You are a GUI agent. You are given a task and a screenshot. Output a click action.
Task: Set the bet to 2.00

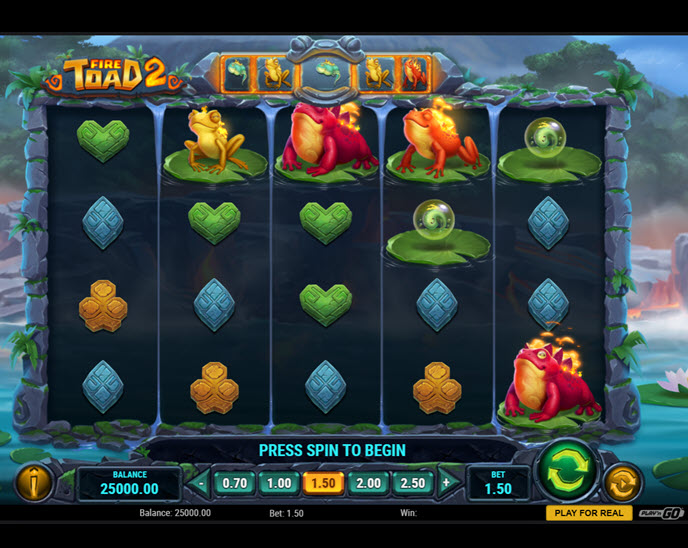click(x=369, y=483)
